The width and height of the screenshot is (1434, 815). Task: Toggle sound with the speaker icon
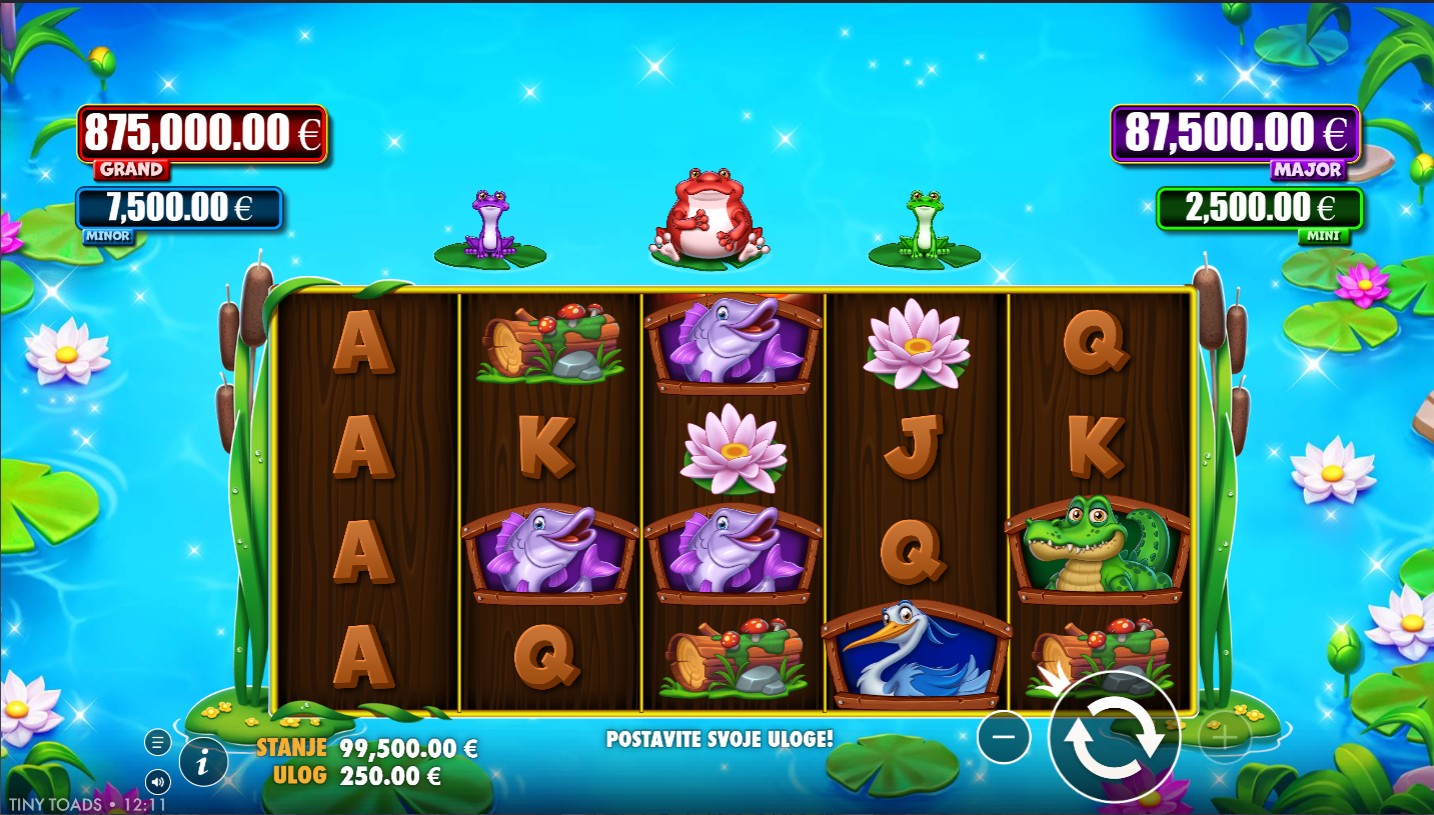click(x=157, y=781)
